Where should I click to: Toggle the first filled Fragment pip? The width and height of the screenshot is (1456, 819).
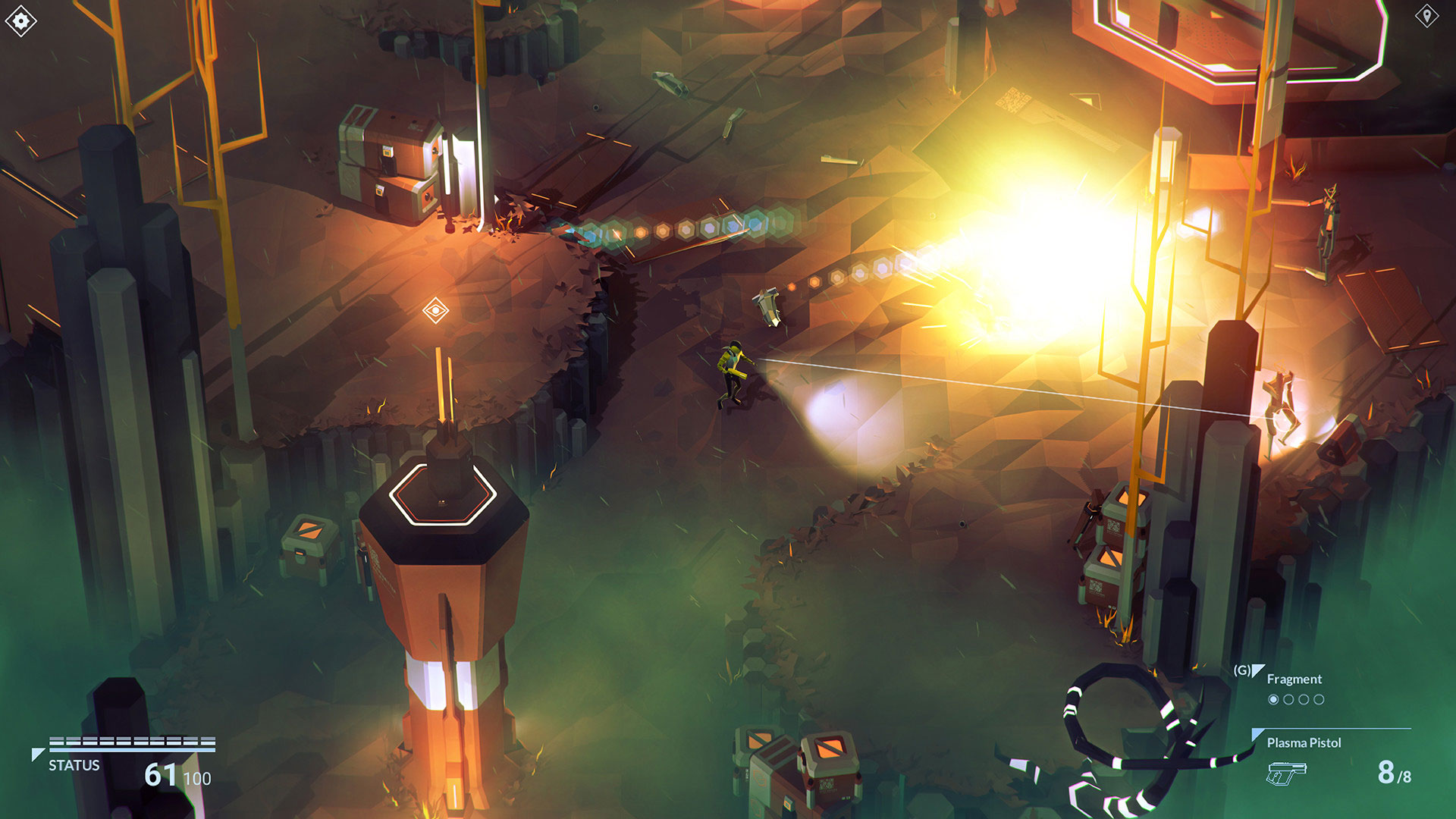pyautogui.click(x=1274, y=698)
